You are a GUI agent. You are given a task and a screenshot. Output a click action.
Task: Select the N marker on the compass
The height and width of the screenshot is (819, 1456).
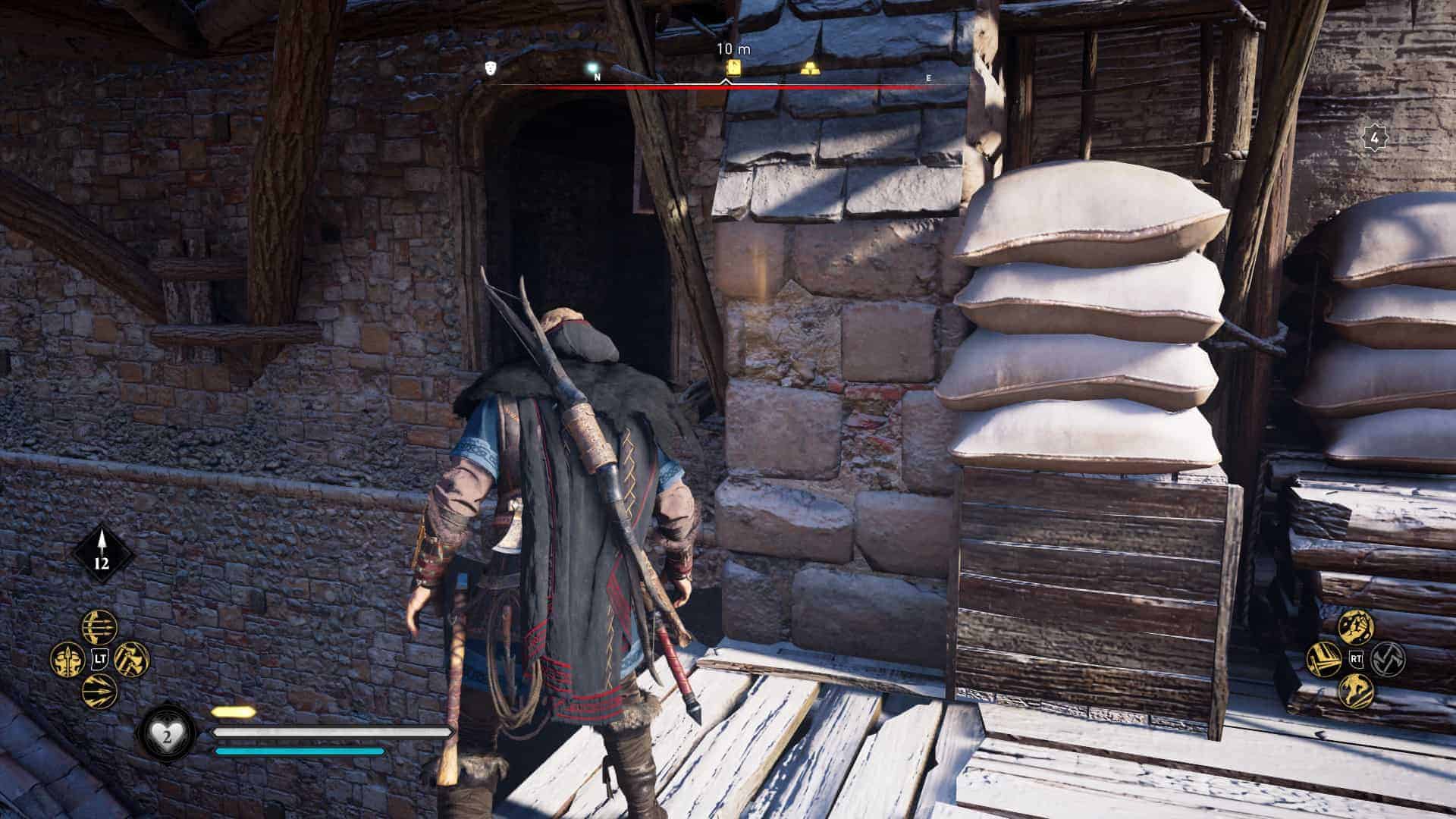coord(599,76)
